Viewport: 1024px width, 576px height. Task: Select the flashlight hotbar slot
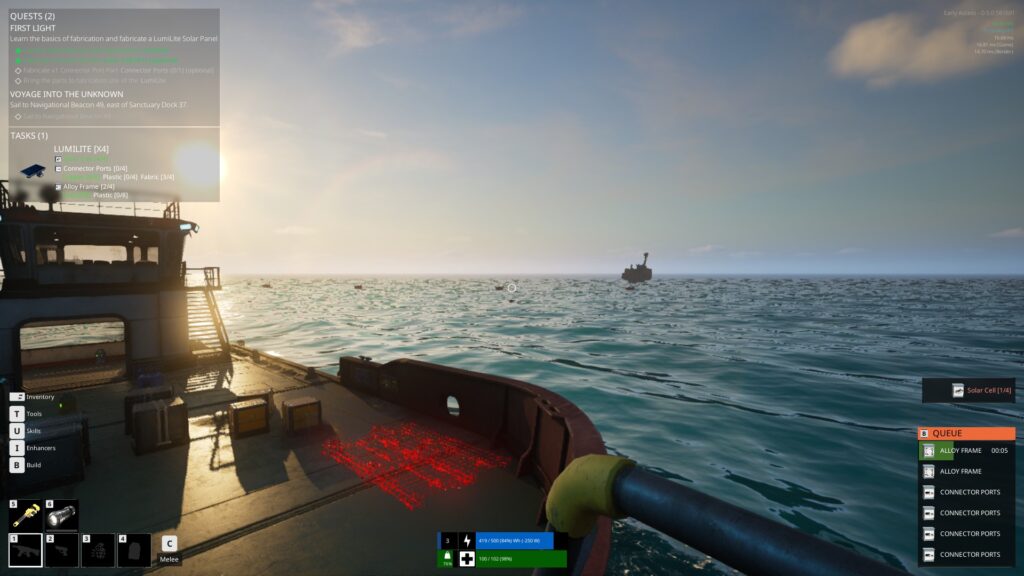pos(62,515)
